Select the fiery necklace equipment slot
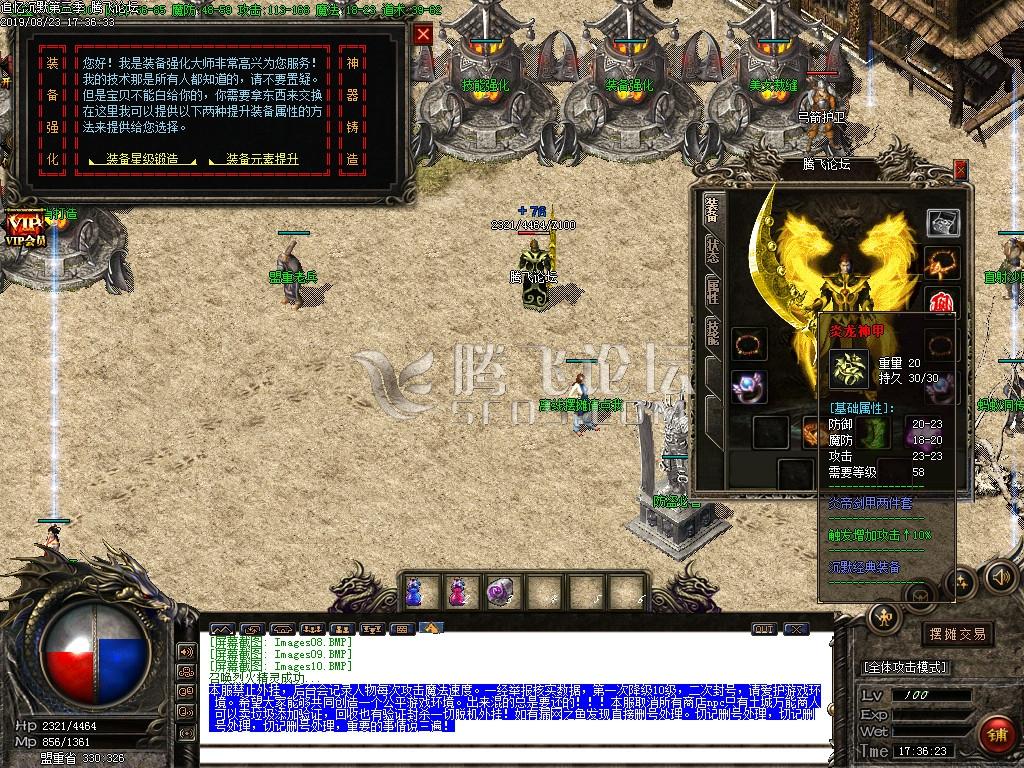This screenshot has height=768, width=1024. pyautogui.click(x=942, y=262)
